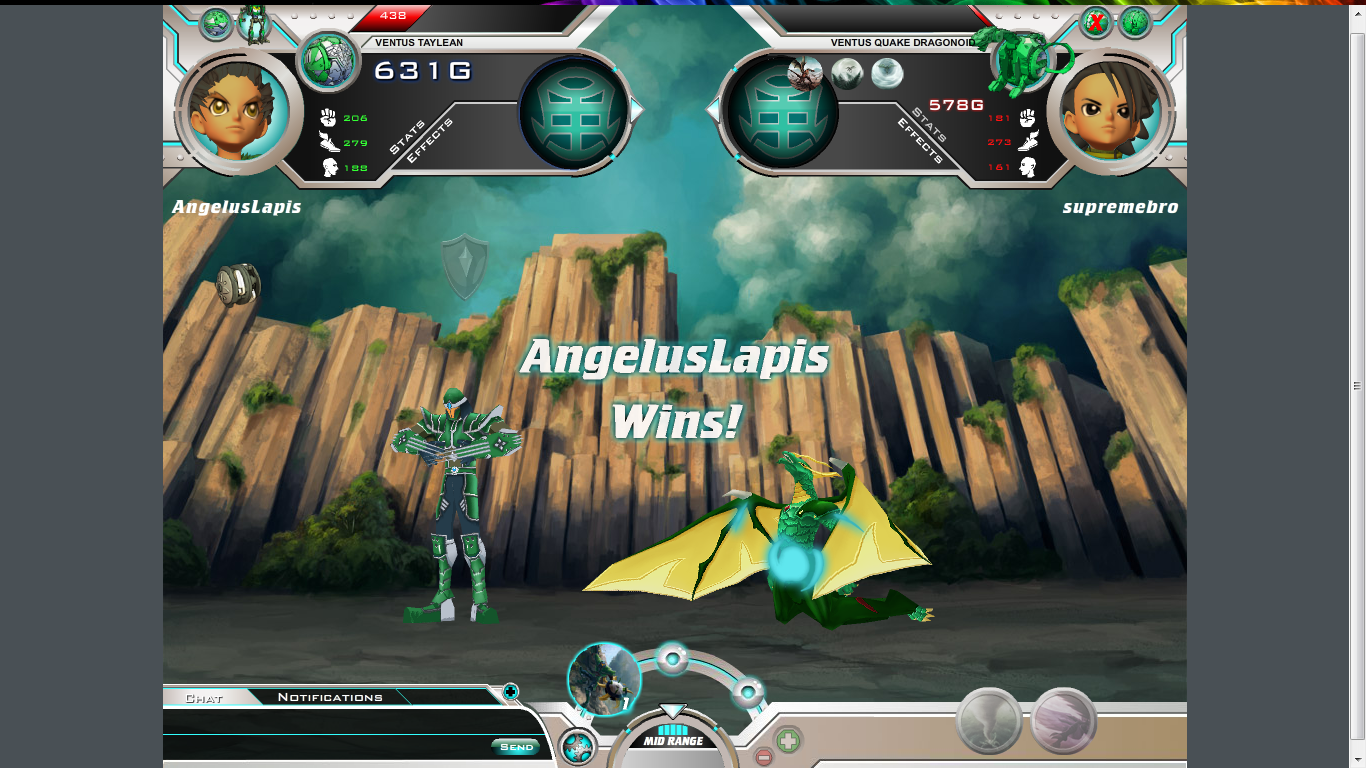Switch to the Chat tab
Screen dimensions: 1366x768
204,697
